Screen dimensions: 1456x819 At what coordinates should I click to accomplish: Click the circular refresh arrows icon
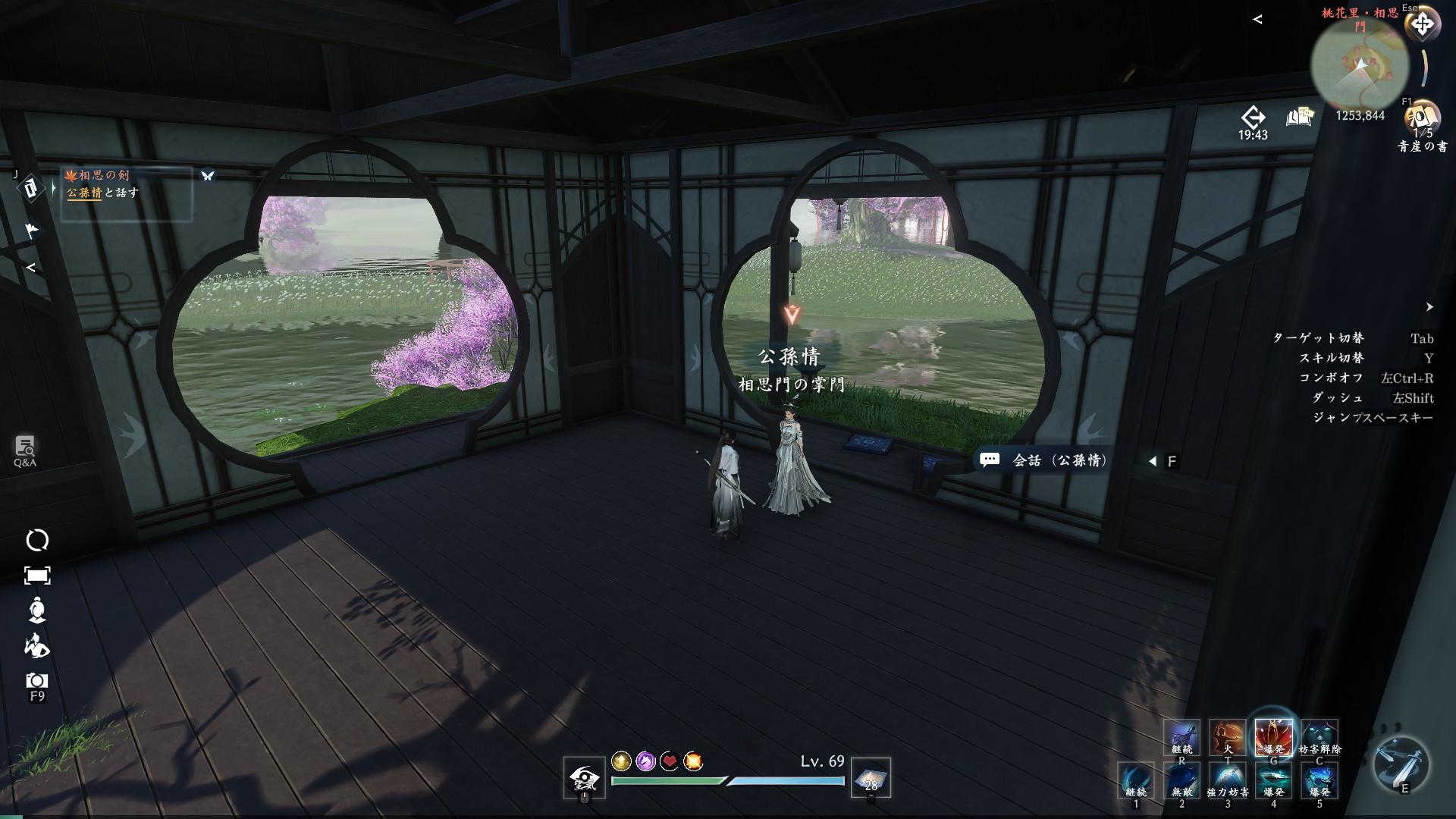point(37,540)
